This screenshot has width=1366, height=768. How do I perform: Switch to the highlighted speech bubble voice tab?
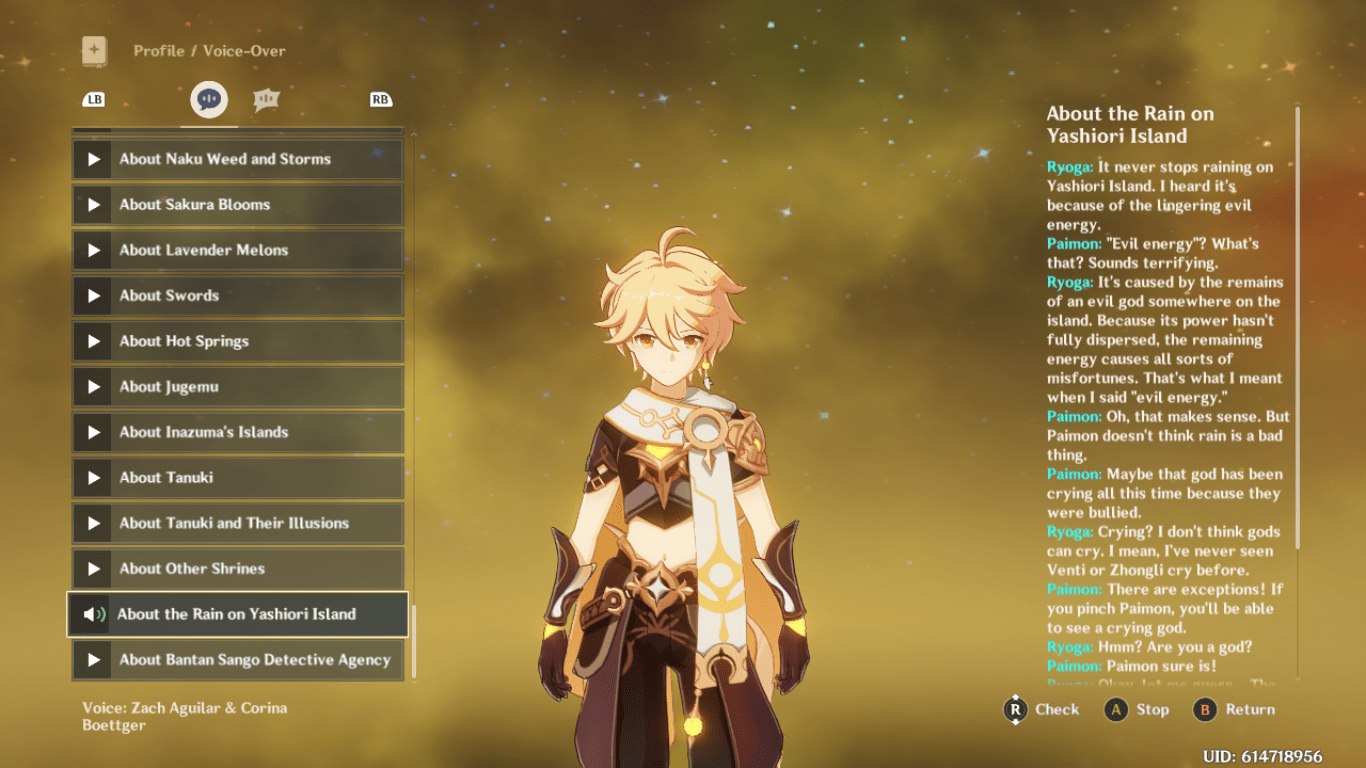coord(209,99)
